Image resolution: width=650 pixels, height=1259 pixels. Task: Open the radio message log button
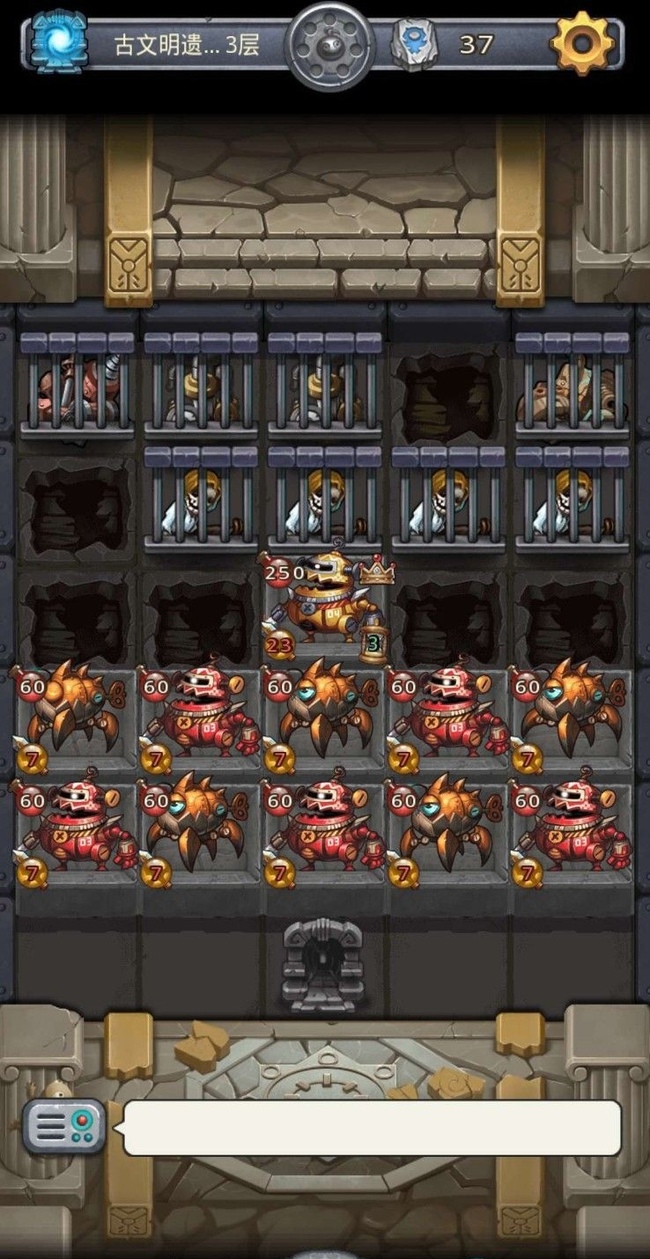click(x=65, y=1127)
